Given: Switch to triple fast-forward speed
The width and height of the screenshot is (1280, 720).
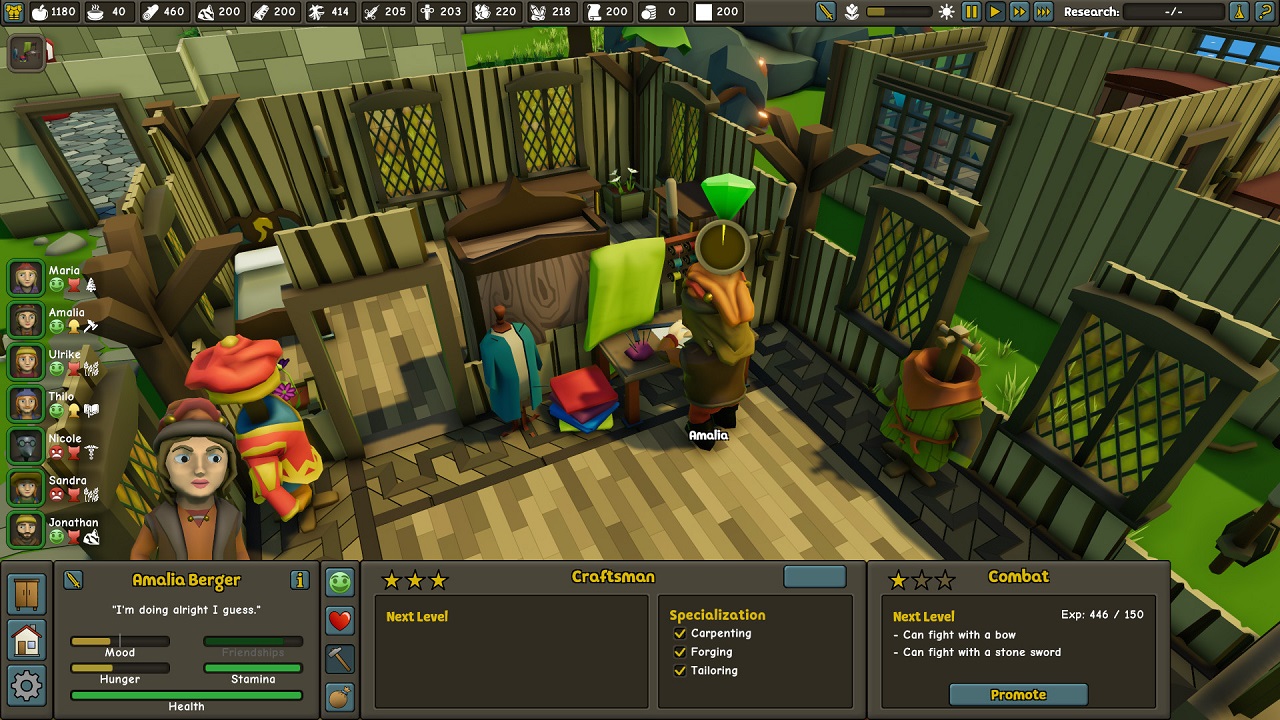Looking at the screenshot, I should click(x=1043, y=12).
